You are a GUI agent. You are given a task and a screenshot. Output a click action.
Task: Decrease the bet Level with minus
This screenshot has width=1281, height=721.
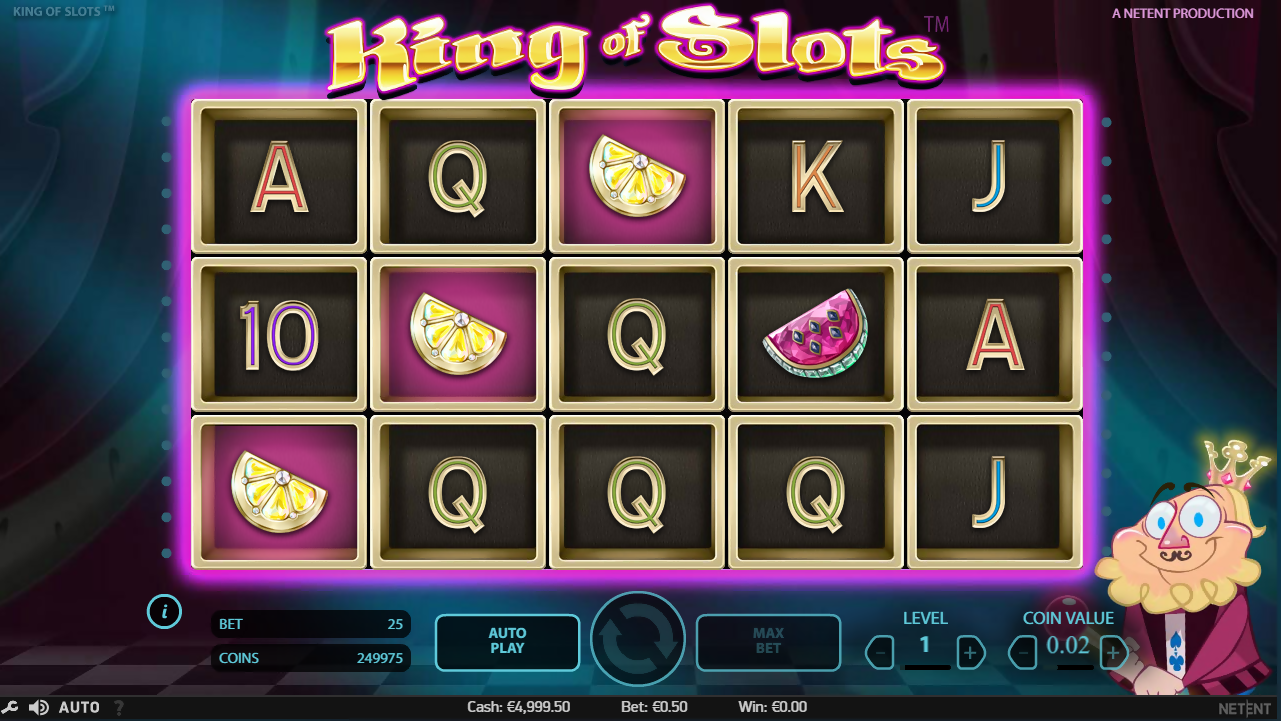tap(880, 653)
